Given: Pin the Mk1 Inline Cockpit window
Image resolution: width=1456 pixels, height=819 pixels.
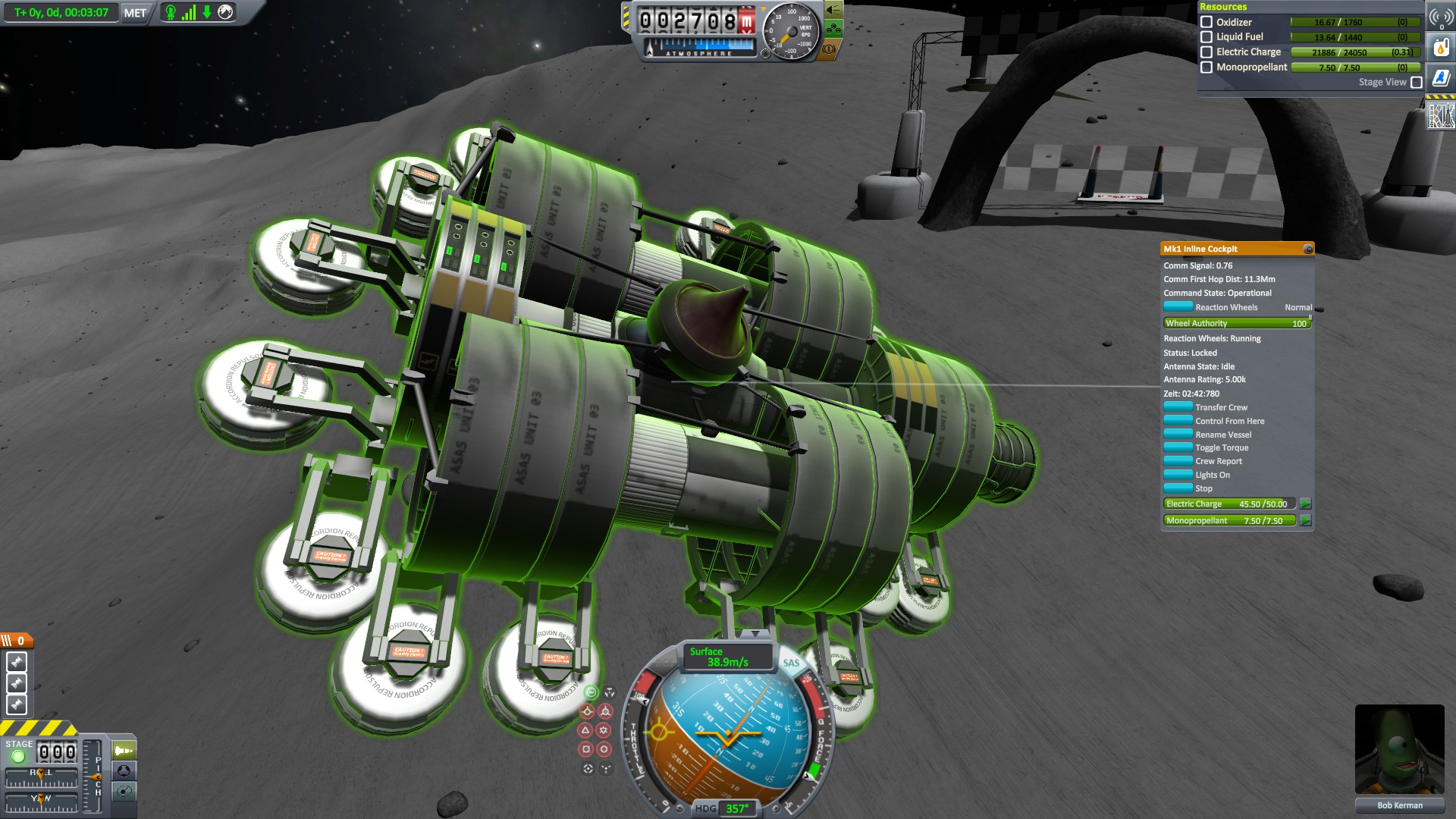Looking at the screenshot, I should (x=1308, y=249).
